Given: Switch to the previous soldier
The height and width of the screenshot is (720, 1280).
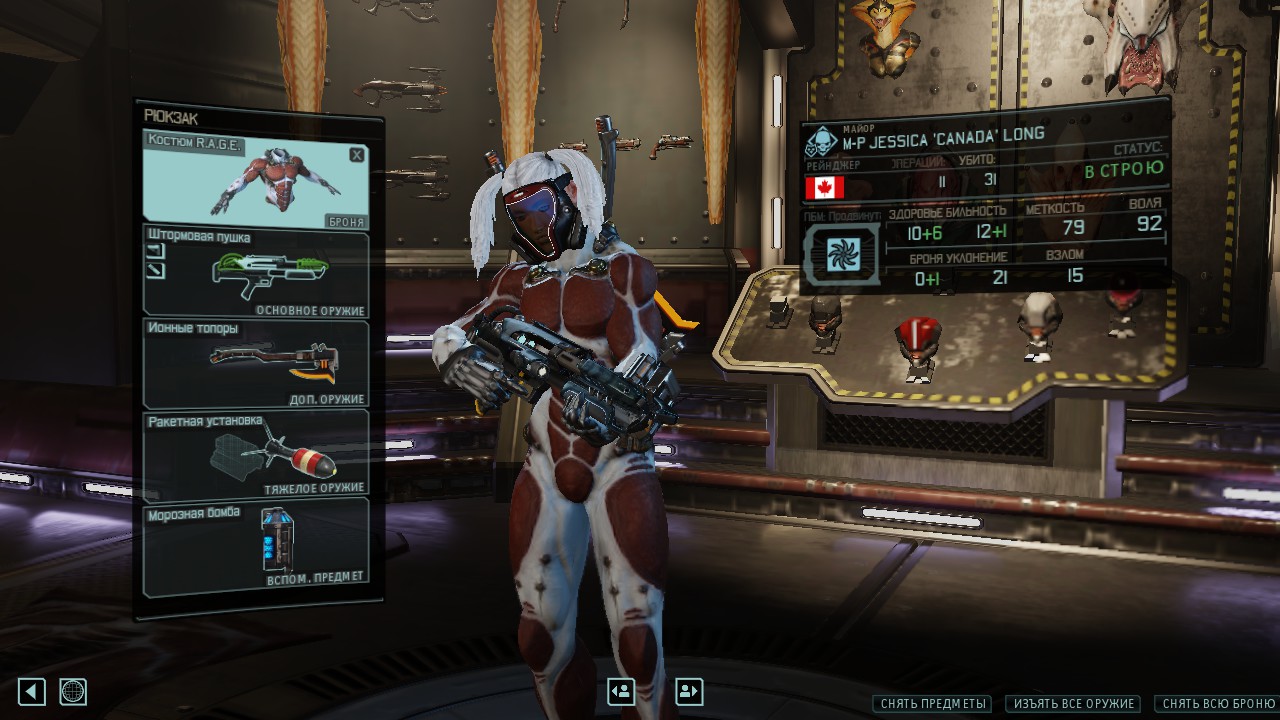Looking at the screenshot, I should click(621, 691).
